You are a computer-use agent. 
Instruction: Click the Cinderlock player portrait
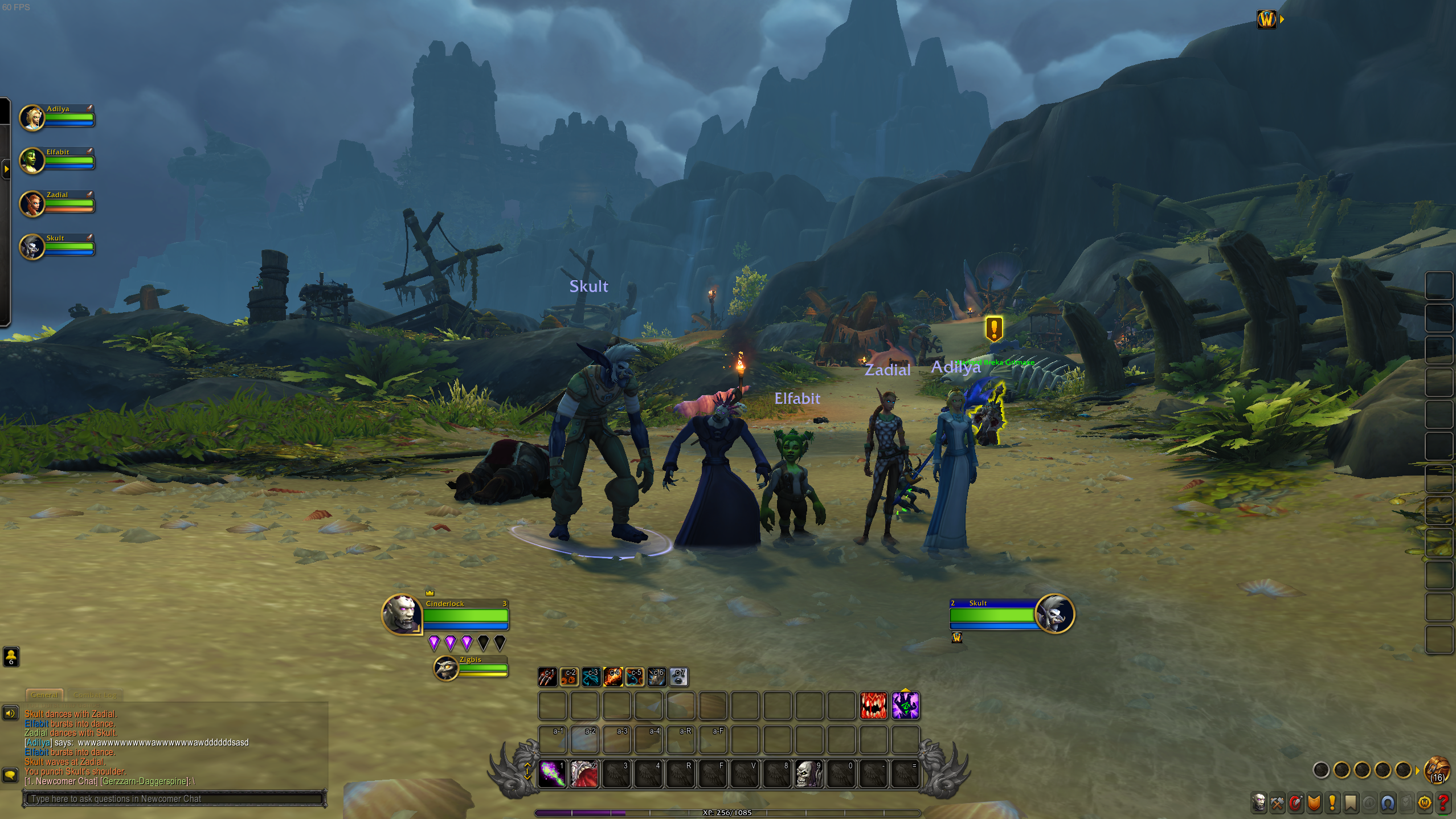tap(402, 614)
